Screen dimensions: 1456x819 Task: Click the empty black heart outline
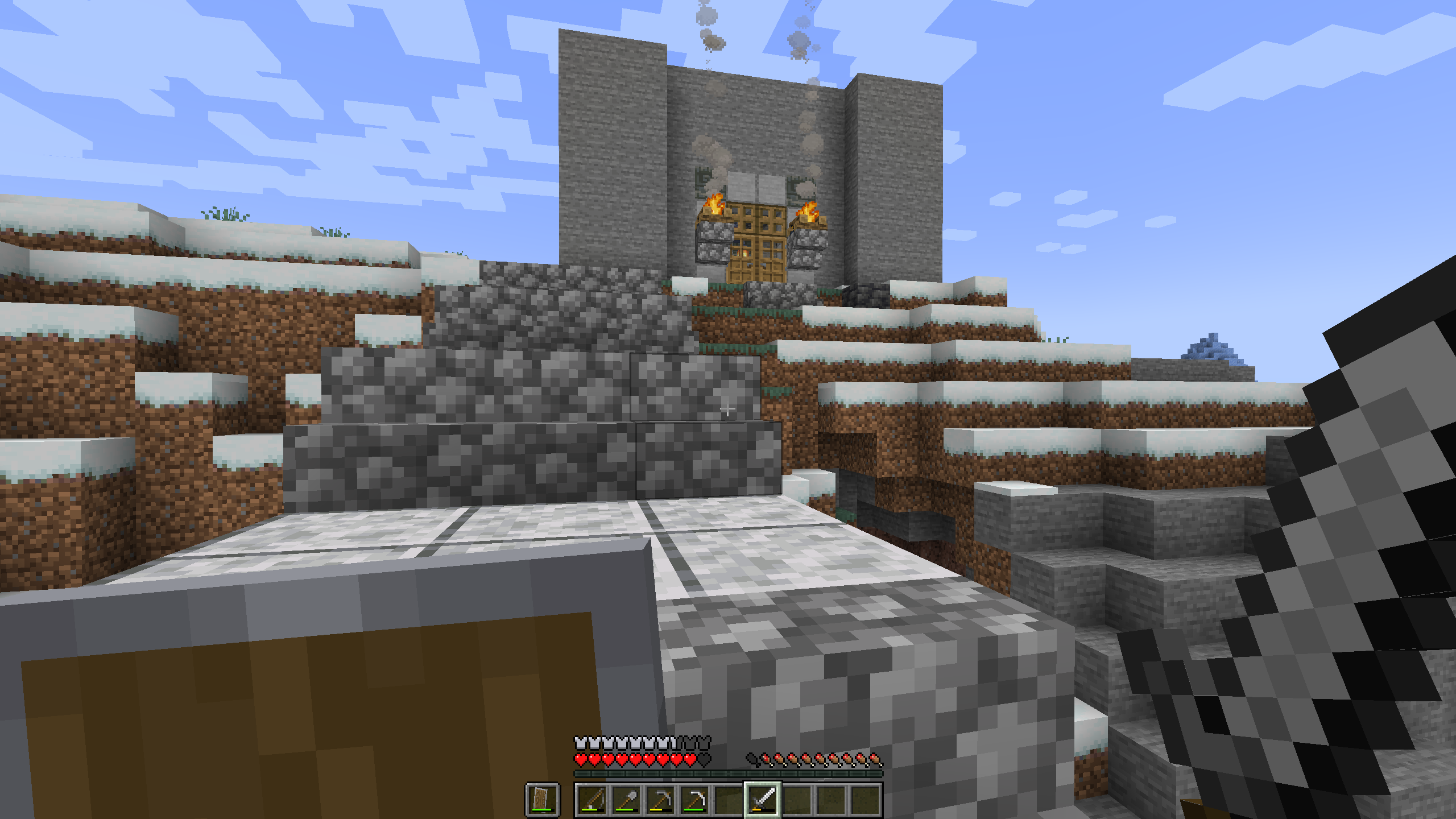[x=704, y=759]
